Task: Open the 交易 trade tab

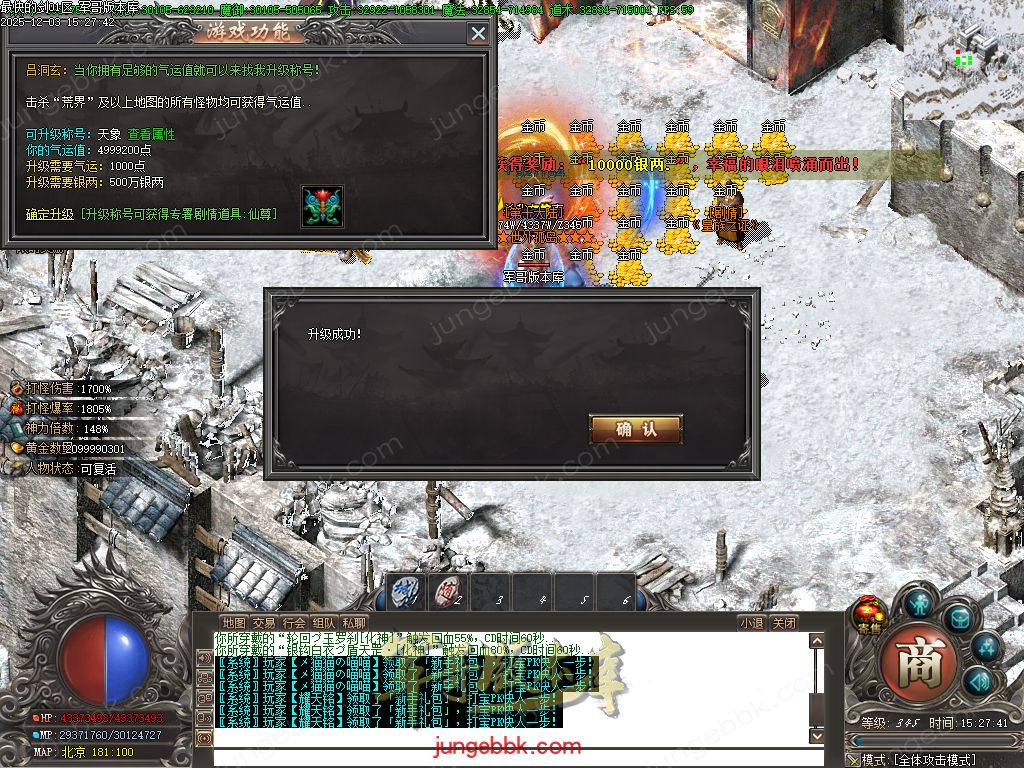Action: pos(264,622)
